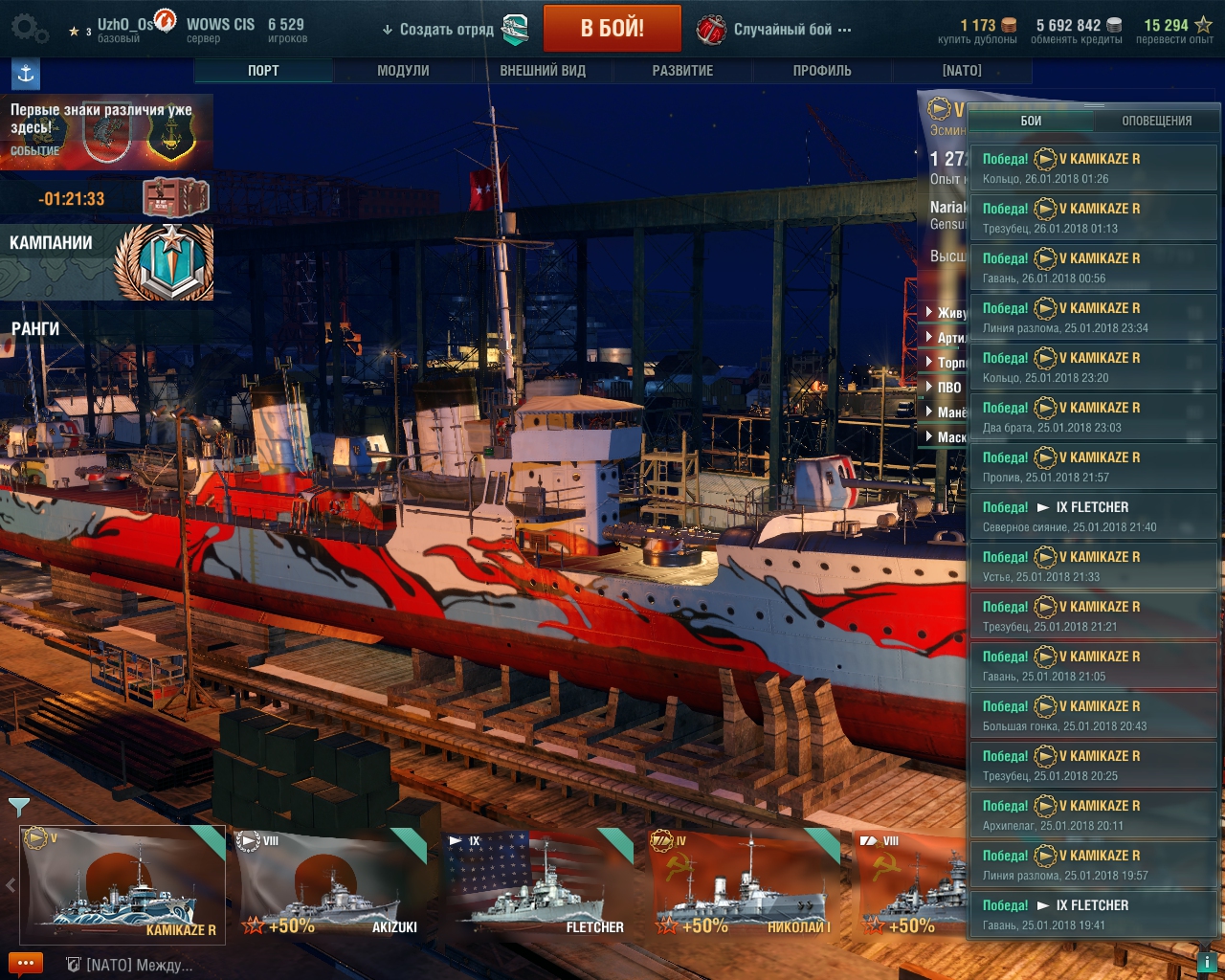Switch to the ОПОВЕЩЕНИЯ notifications tab
The height and width of the screenshot is (980, 1225).
[1156, 121]
